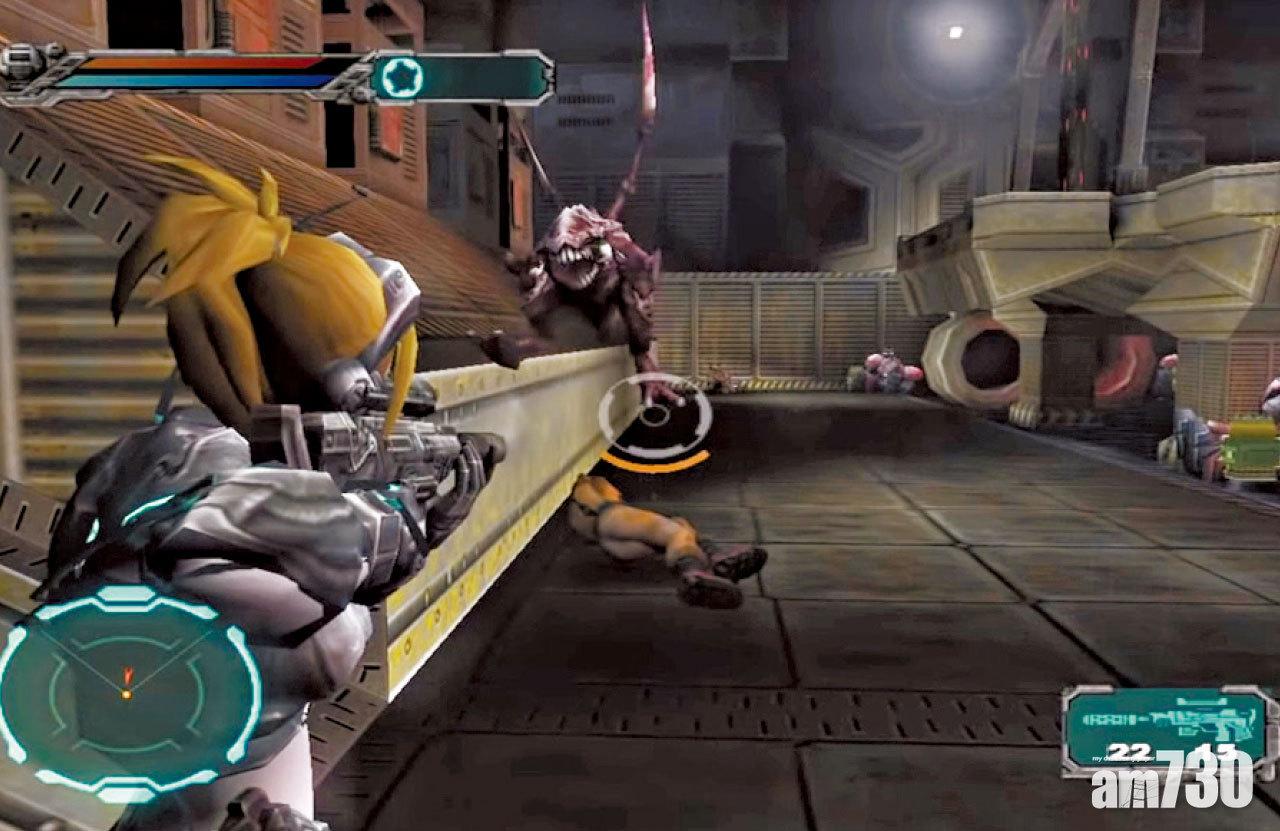The image size is (1280, 831).
Task: Click the circular radar minimap
Action: (127, 692)
